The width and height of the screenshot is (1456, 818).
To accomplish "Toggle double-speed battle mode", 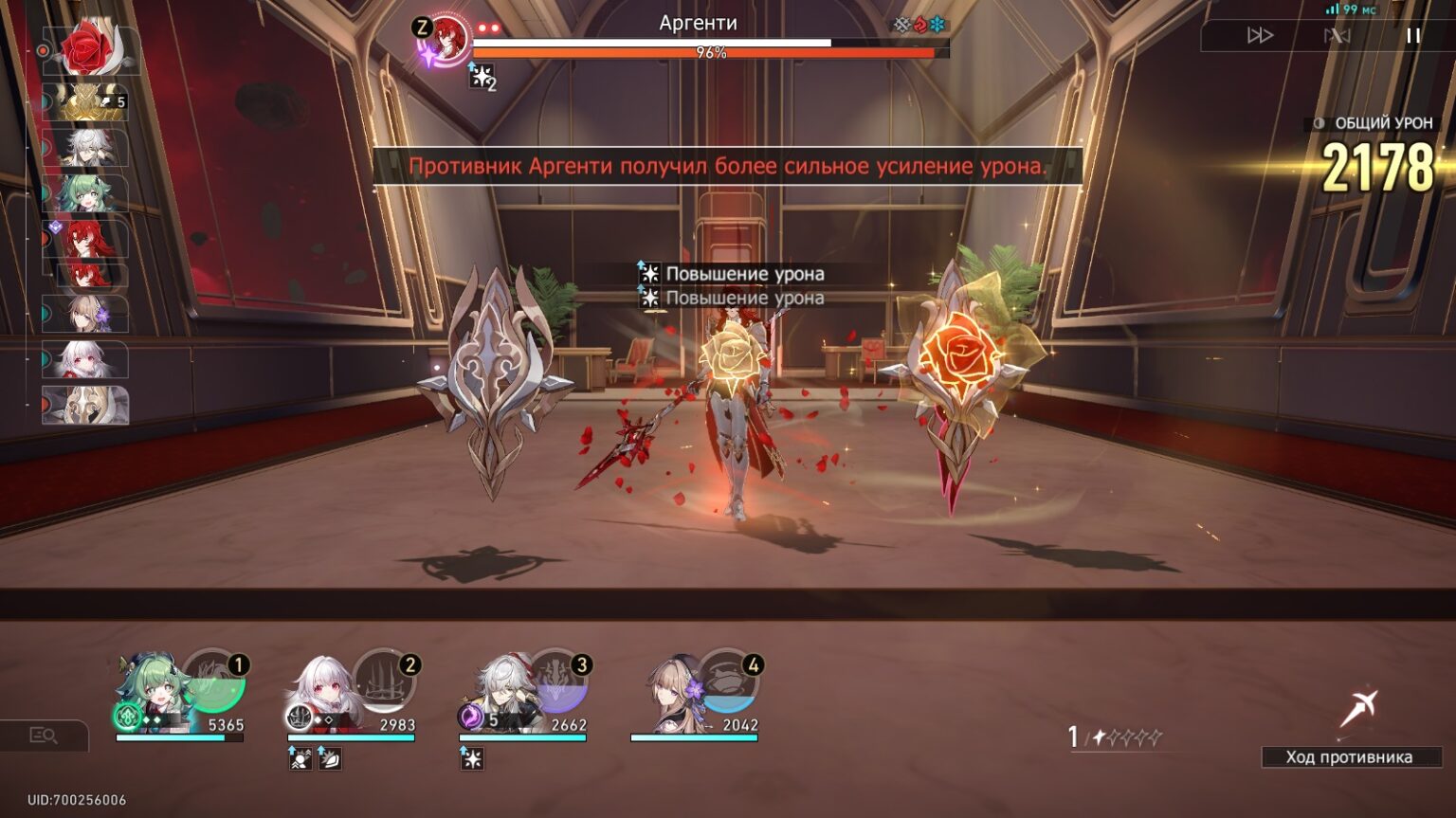I will (1260, 36).
